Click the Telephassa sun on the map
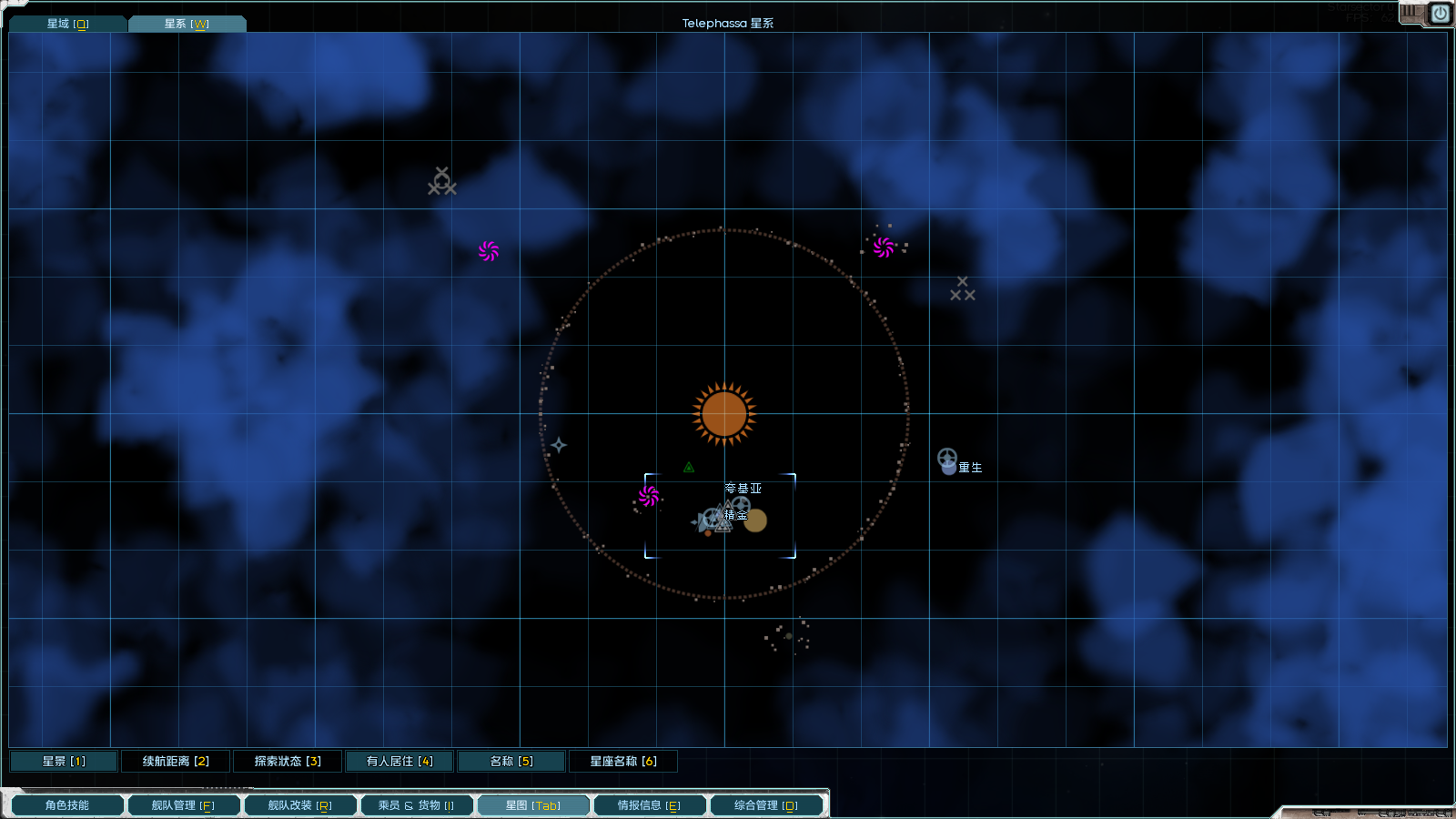 (x=724, y=414)
